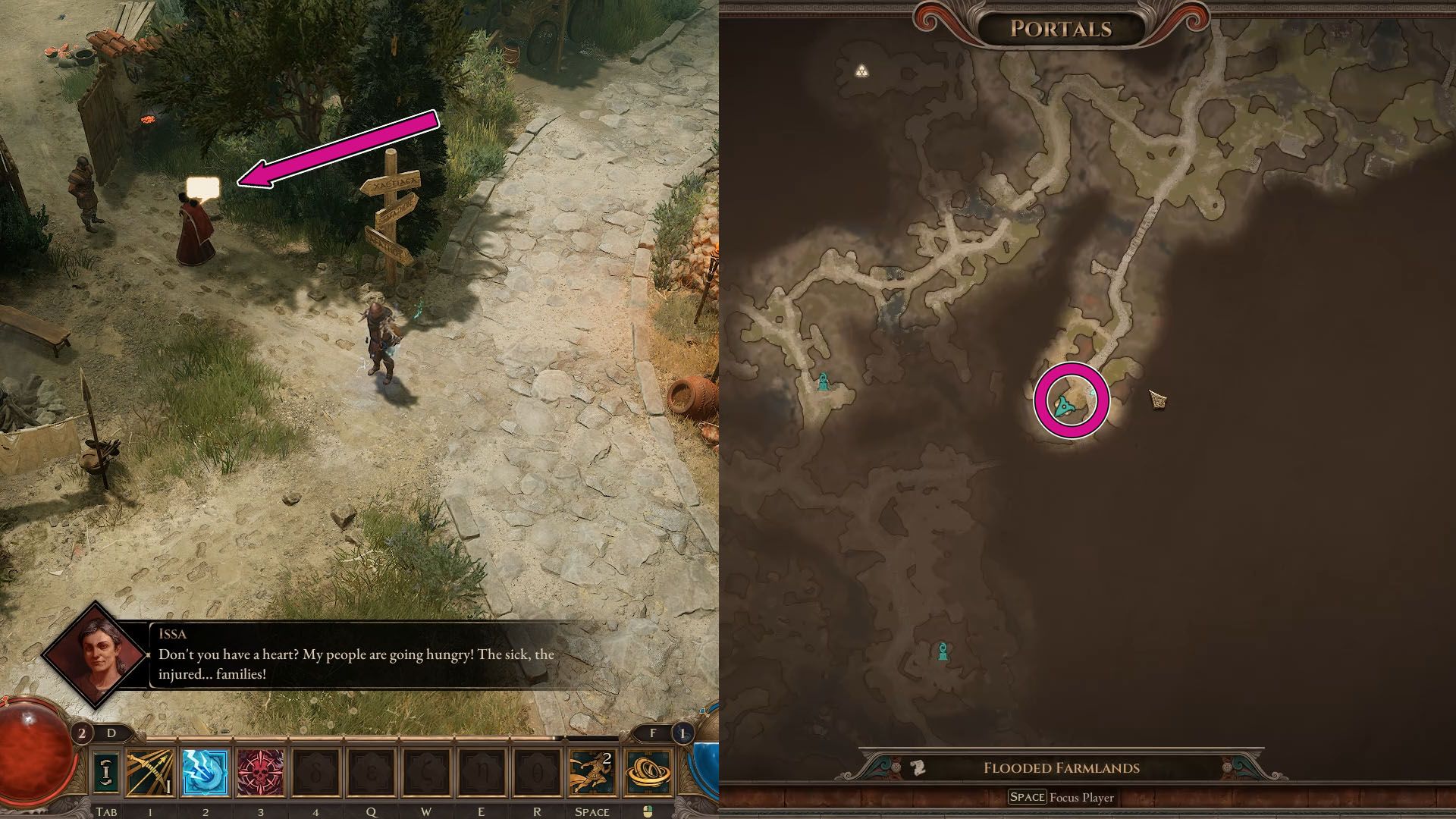The width and height of the screenshot is (1456, 819).
Task: Click the triangle marker at the map's top-left
Action: click(x=863, y=71)
